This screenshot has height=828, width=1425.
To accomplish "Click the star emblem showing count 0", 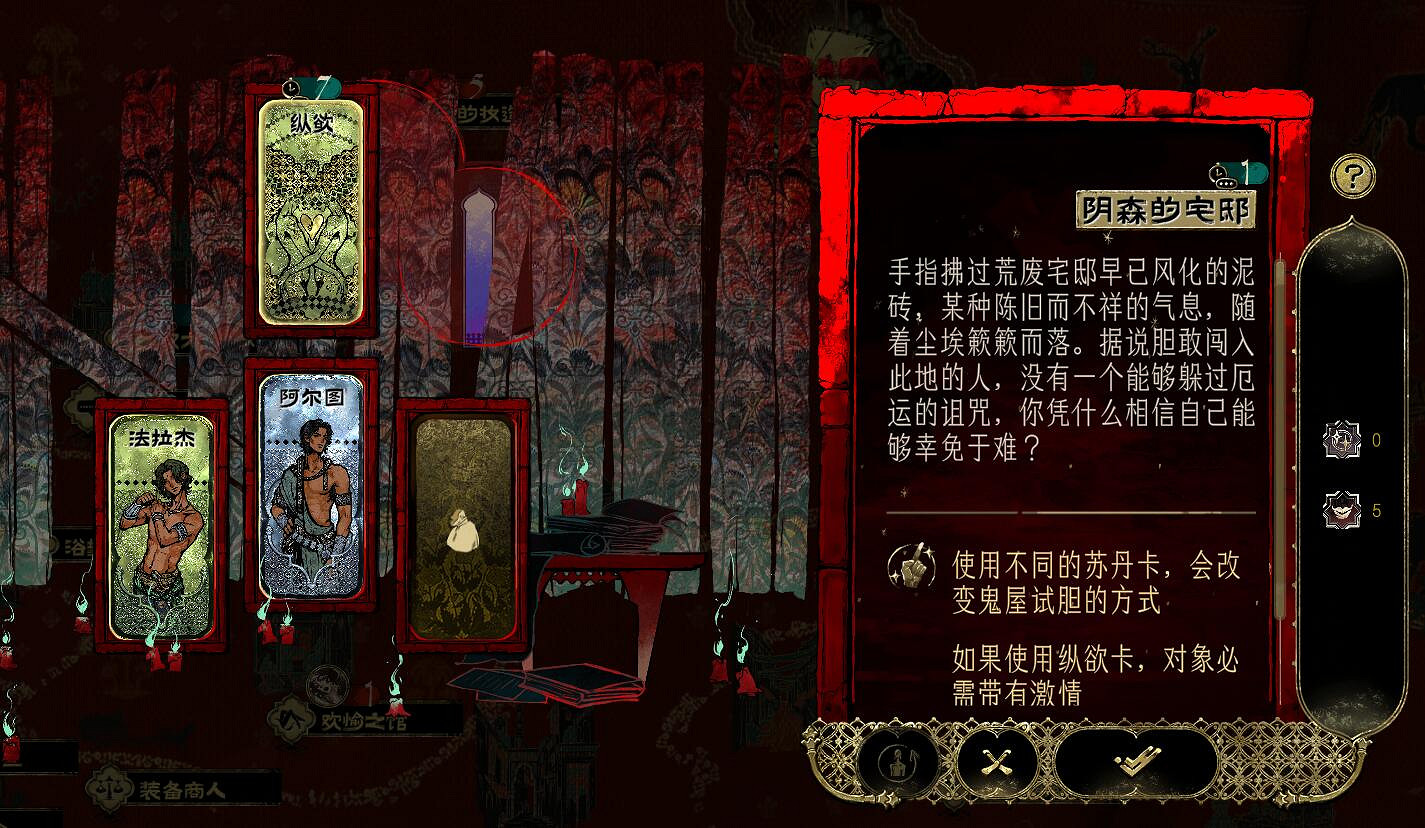I will [1340, 440].
